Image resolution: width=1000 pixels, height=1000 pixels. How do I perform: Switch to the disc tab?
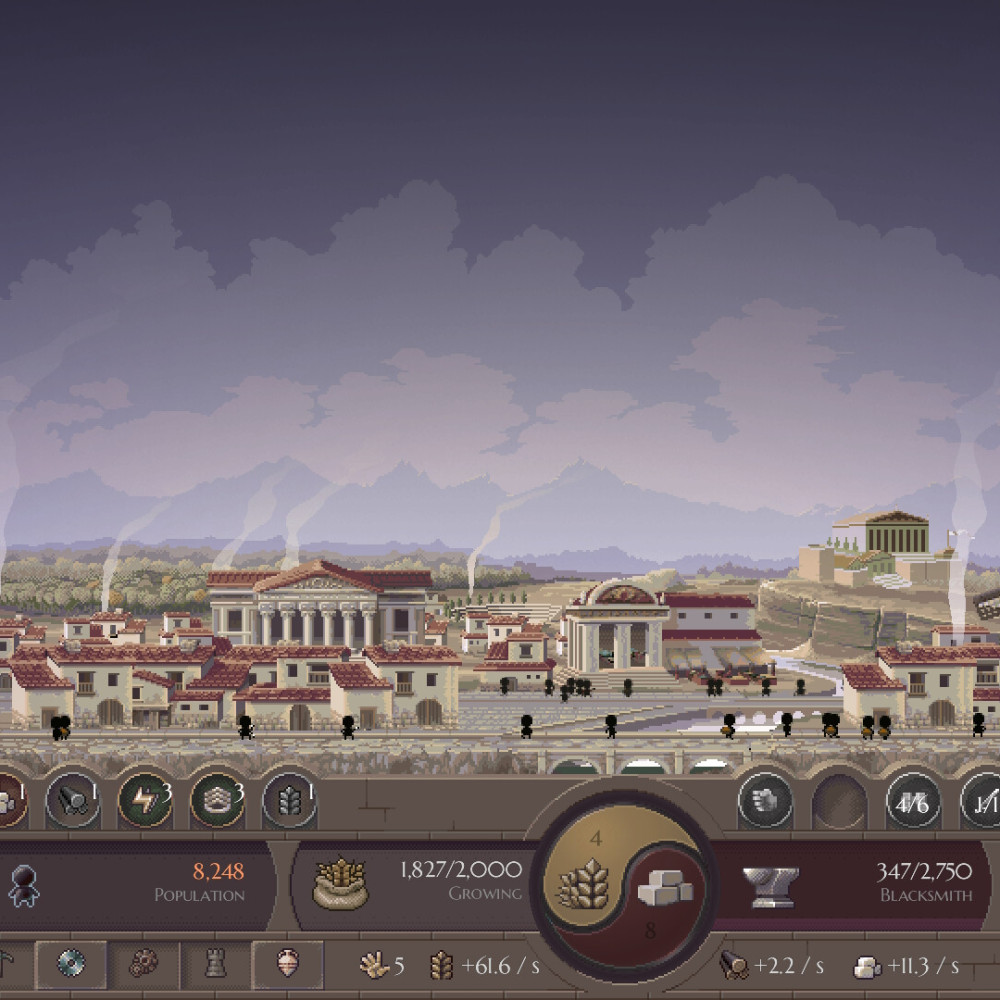pyautogui.click(x=71, y=964)
